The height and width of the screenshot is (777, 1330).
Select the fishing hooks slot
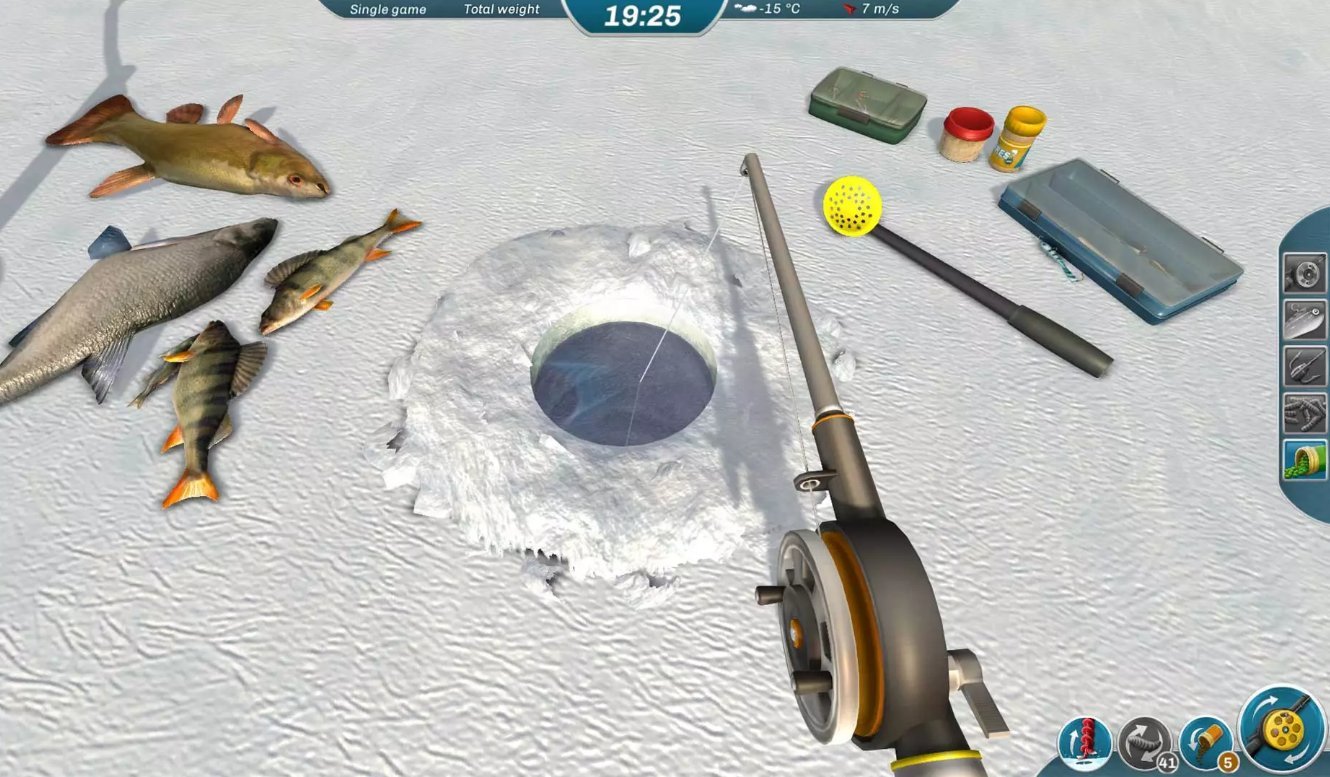click(x=1304, y=366)
